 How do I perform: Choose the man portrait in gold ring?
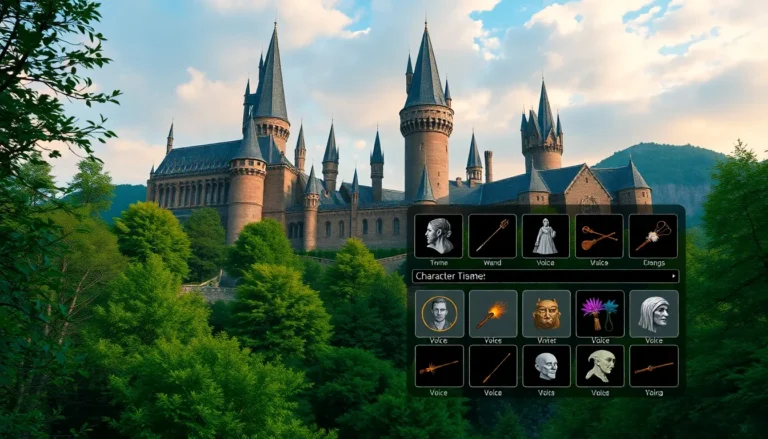(438, 313)
